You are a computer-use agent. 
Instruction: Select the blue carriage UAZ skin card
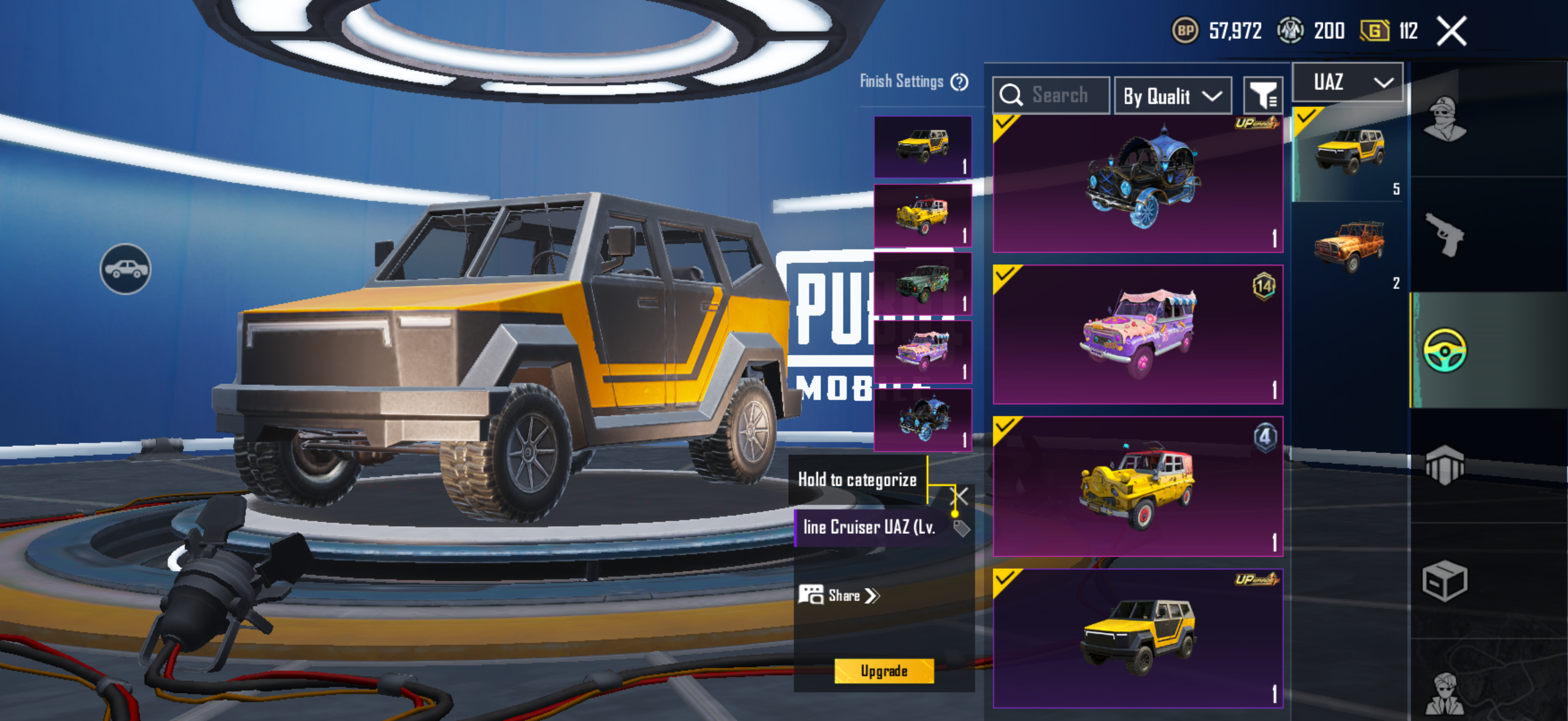pyautogui.click(x=1137, y=184)
